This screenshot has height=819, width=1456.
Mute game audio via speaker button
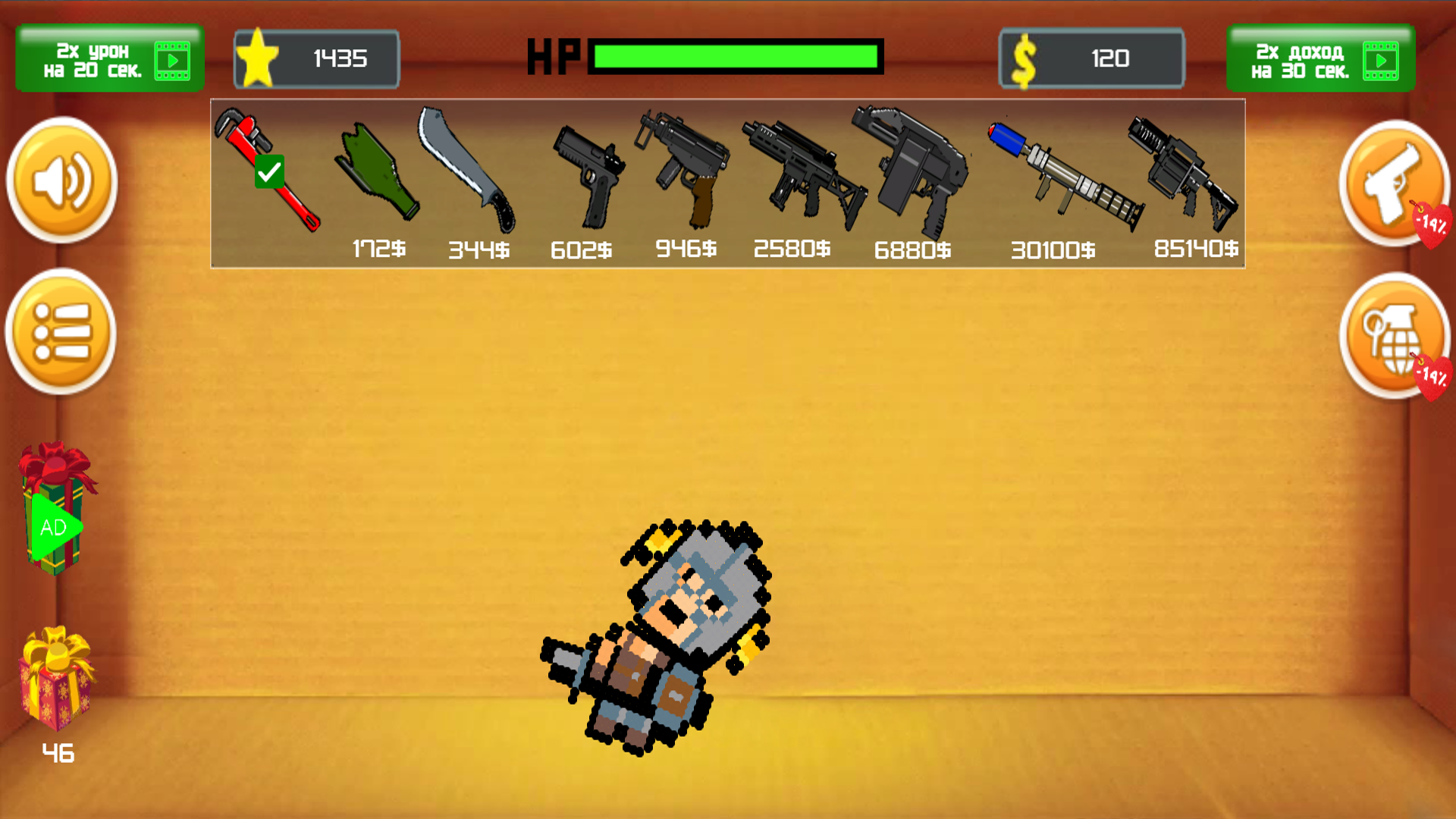61,182
